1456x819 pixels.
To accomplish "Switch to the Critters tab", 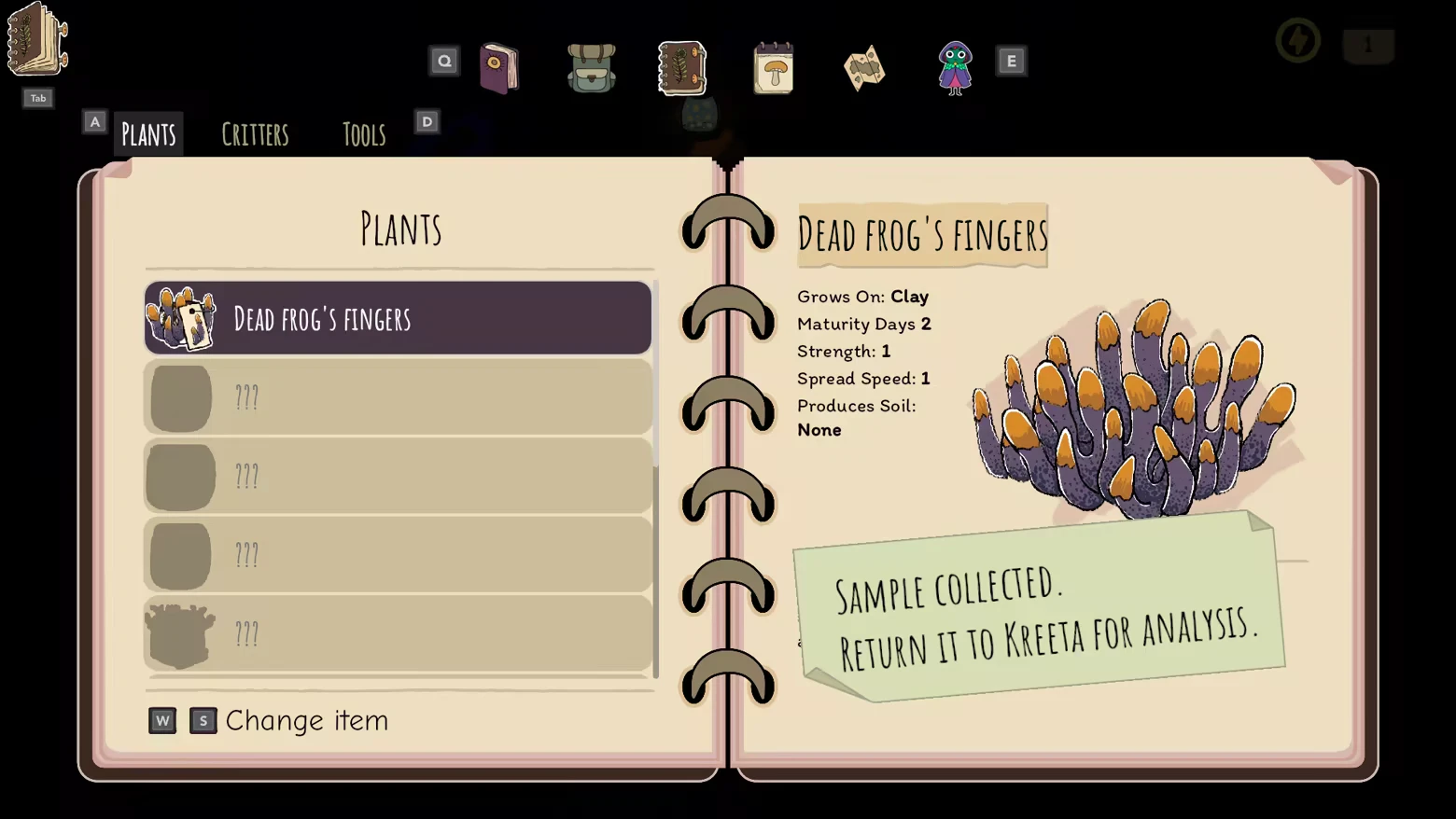I will (x=255, y=133).
